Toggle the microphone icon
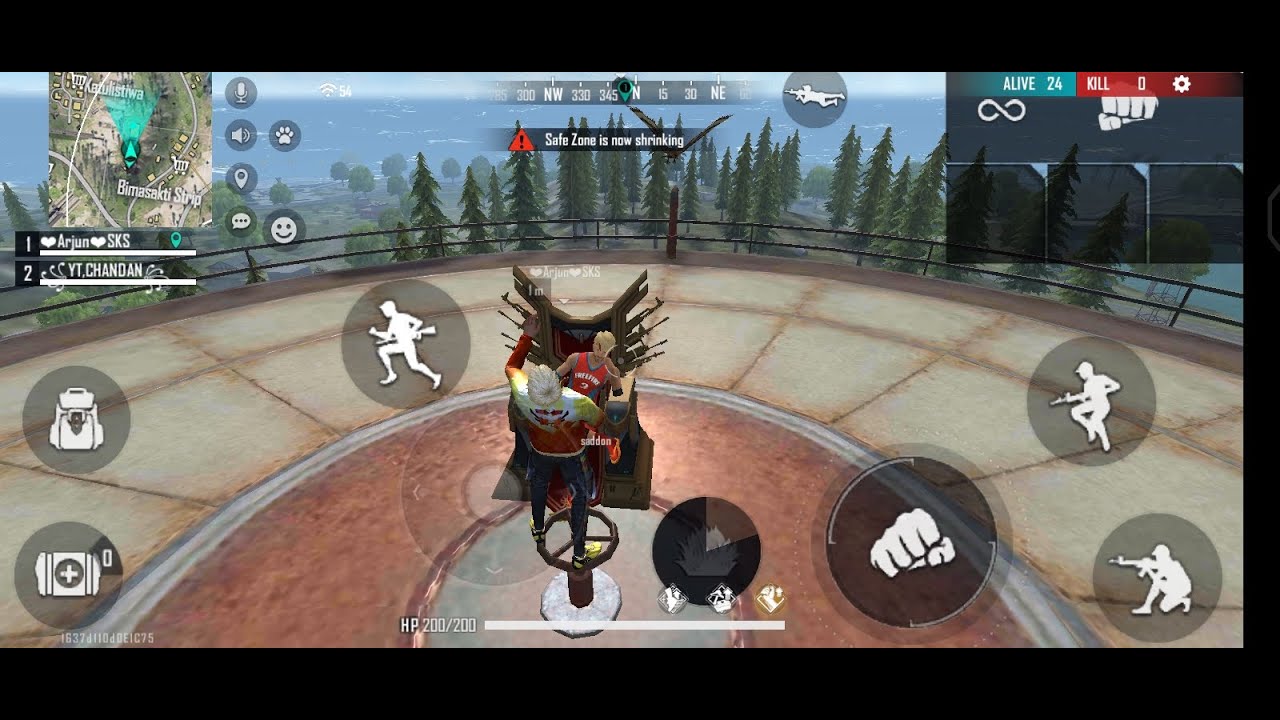The image size is (1280, 720). (240, 93)
